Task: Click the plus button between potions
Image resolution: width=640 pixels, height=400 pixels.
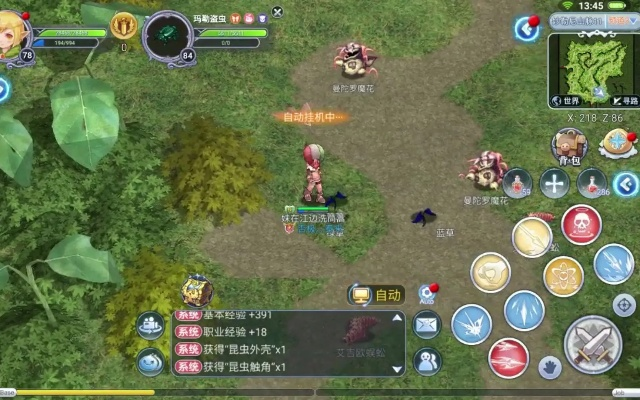Action: (x=554, y=183)
